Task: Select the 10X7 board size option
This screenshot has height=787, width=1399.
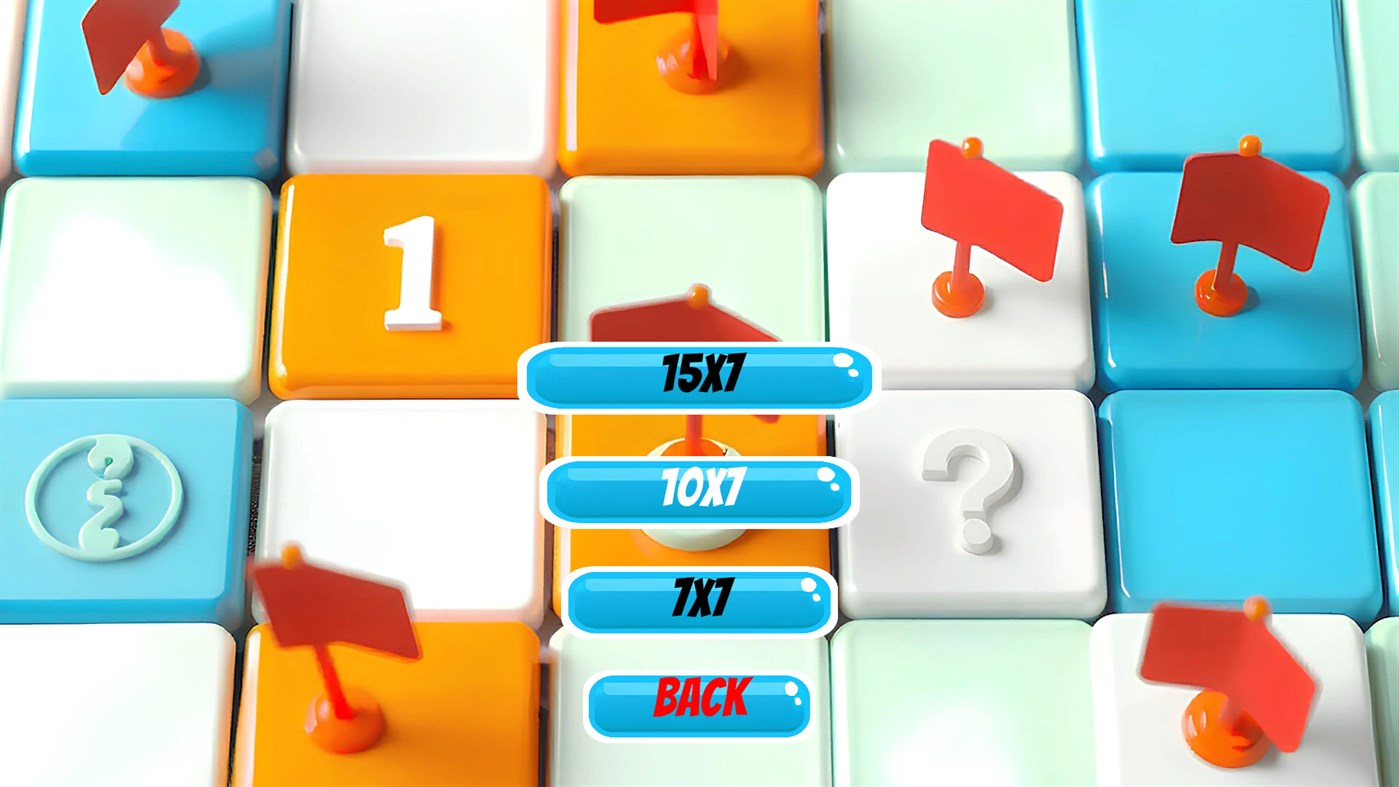Action: pos(698,490)
